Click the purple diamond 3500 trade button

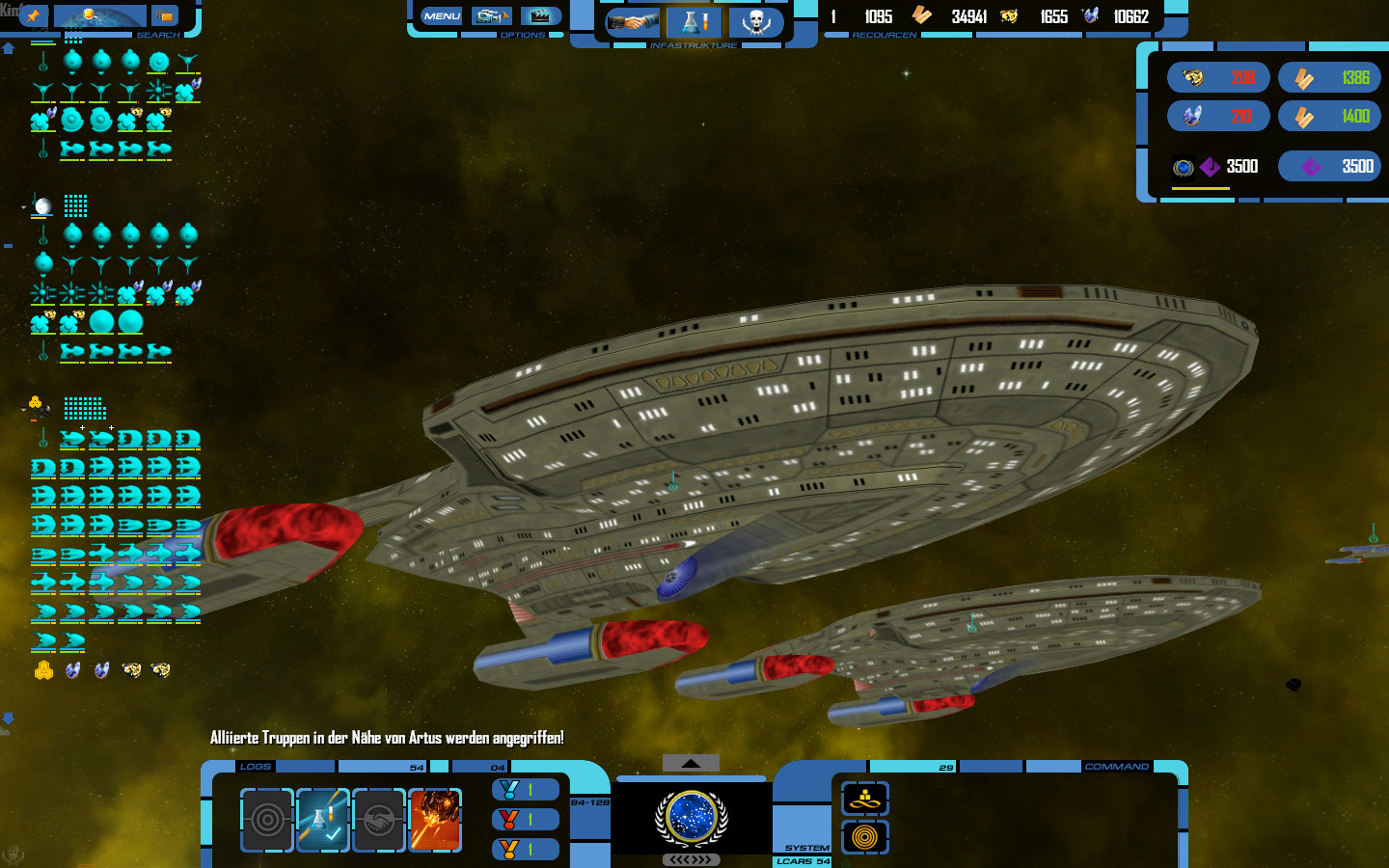tap(1329, 167)
